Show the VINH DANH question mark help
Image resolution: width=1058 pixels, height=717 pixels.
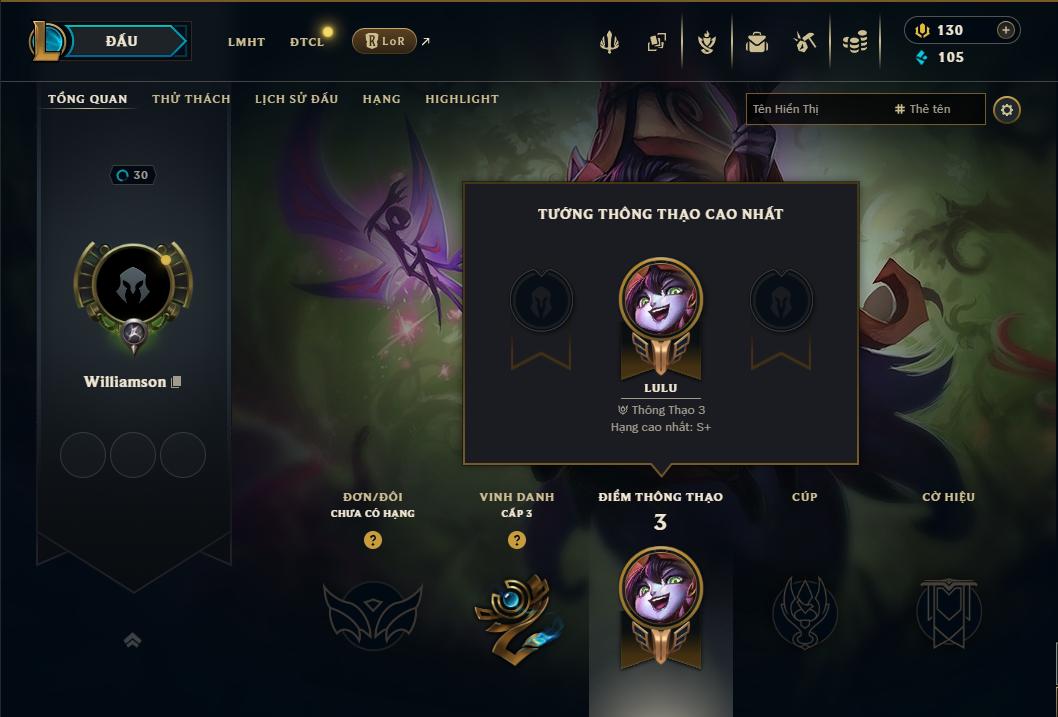coord(517,540)
